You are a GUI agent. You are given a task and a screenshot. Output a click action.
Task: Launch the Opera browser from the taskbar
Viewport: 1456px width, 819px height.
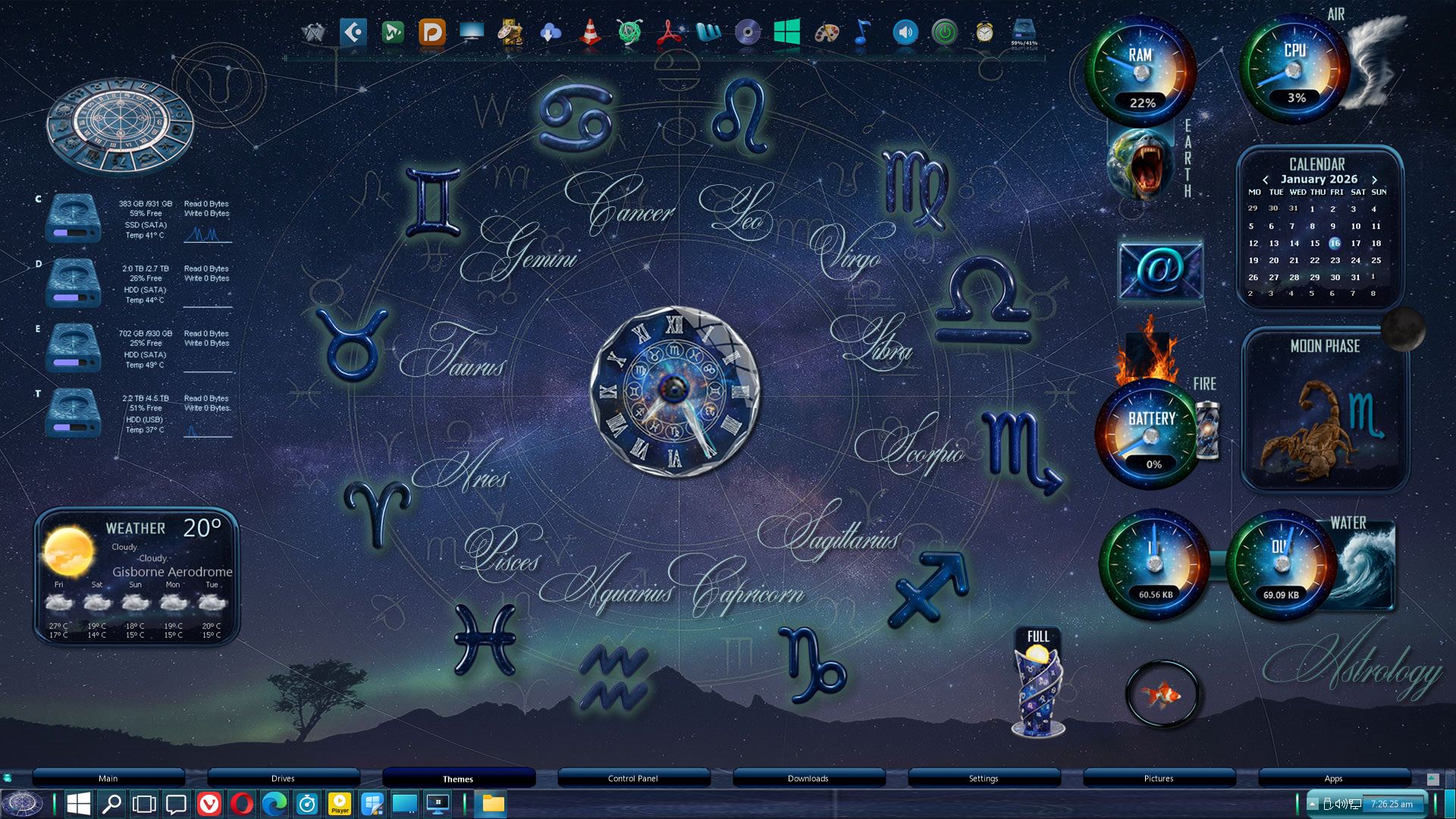coord(242,804)
